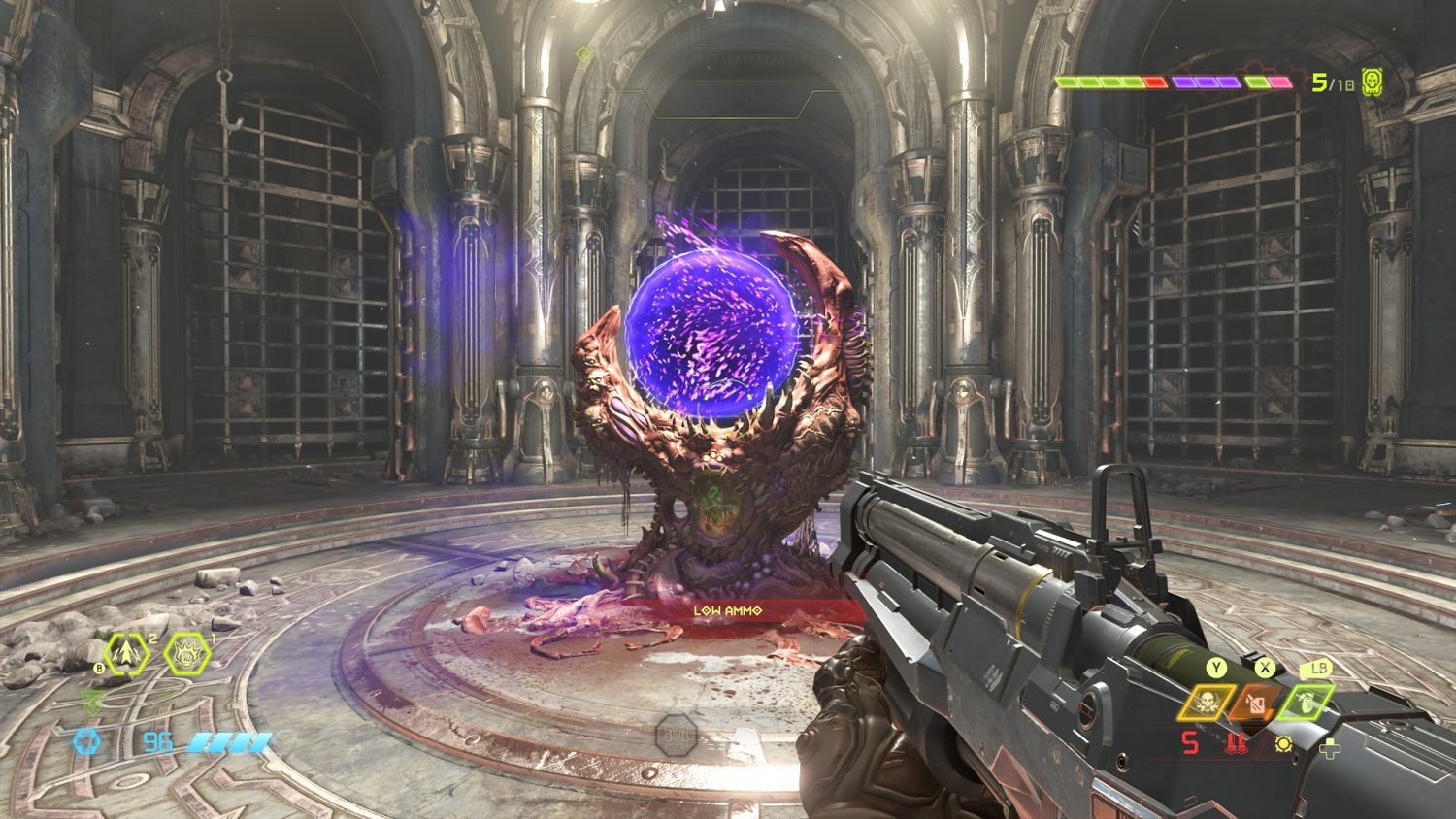The width and height of the screenshot is (1456, 819).
Task: Click the yellow skull ability icon
Action: [1207, 703]
